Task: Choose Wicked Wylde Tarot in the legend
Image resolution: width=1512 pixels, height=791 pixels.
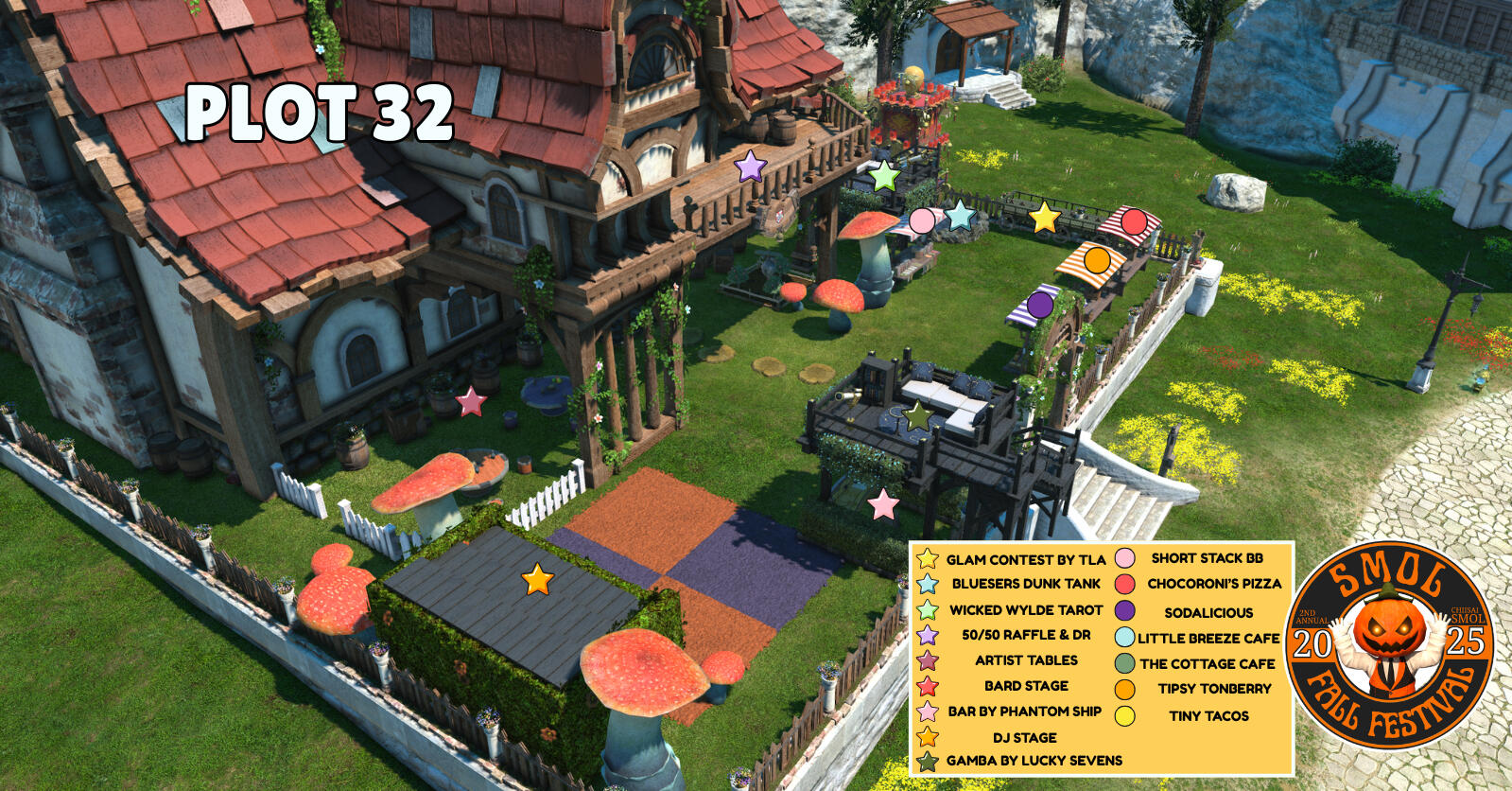Action: pos(1026,610)
